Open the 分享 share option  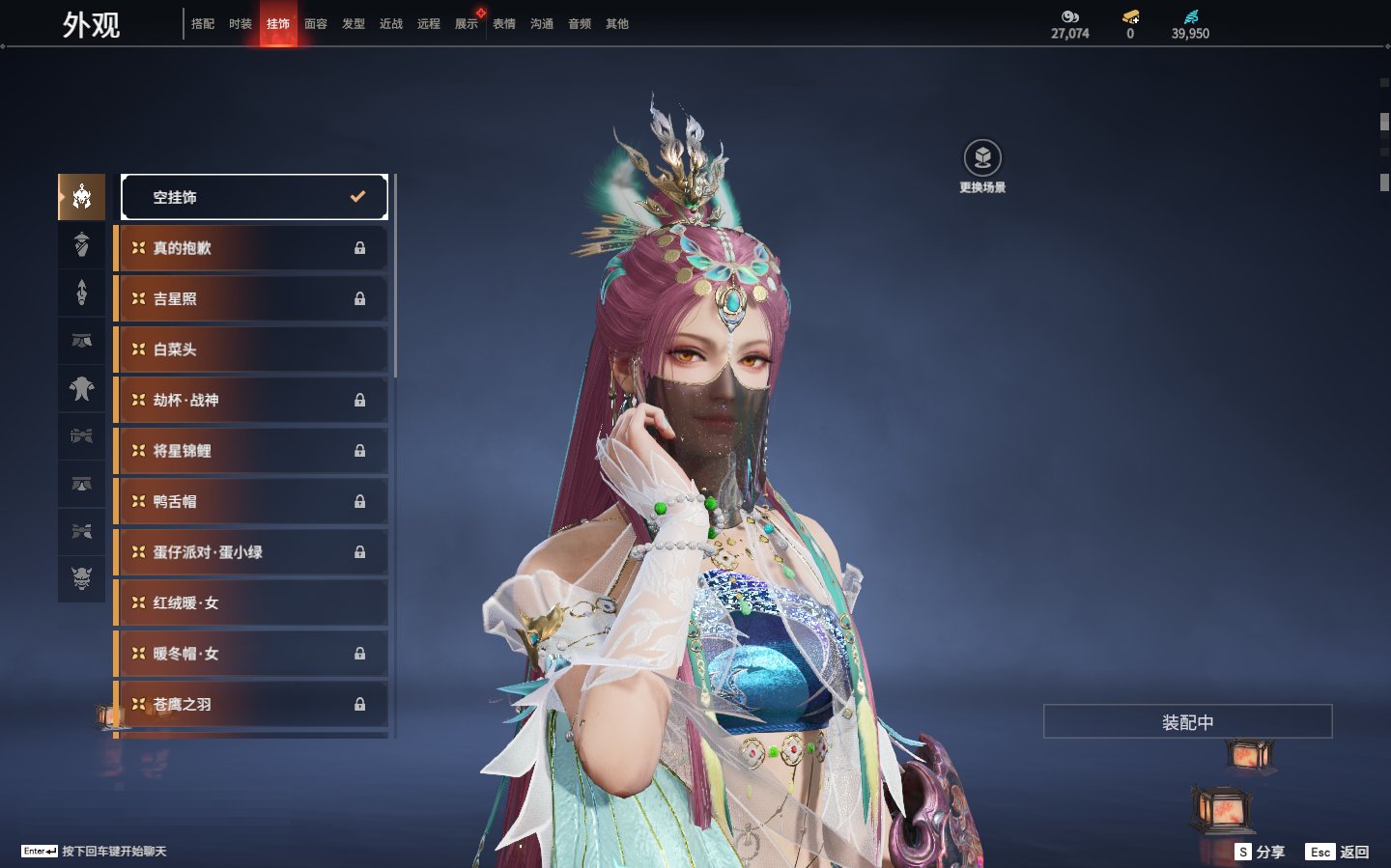coord(1261,852)
